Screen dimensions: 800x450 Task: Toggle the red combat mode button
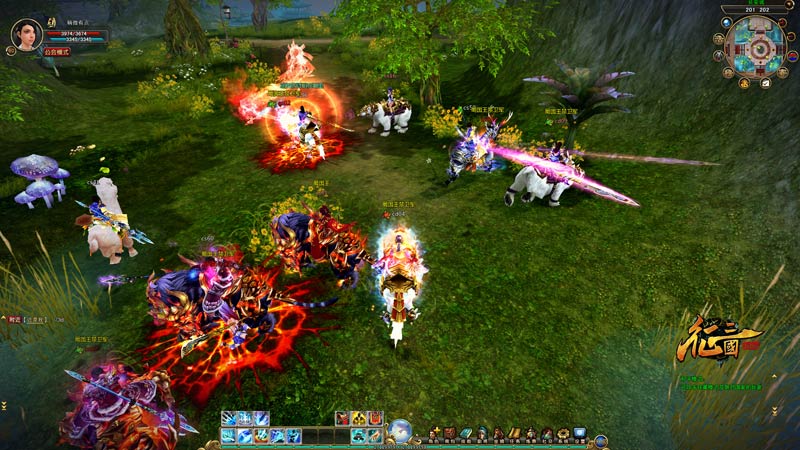pyautogui.click(x=57, y=51)
